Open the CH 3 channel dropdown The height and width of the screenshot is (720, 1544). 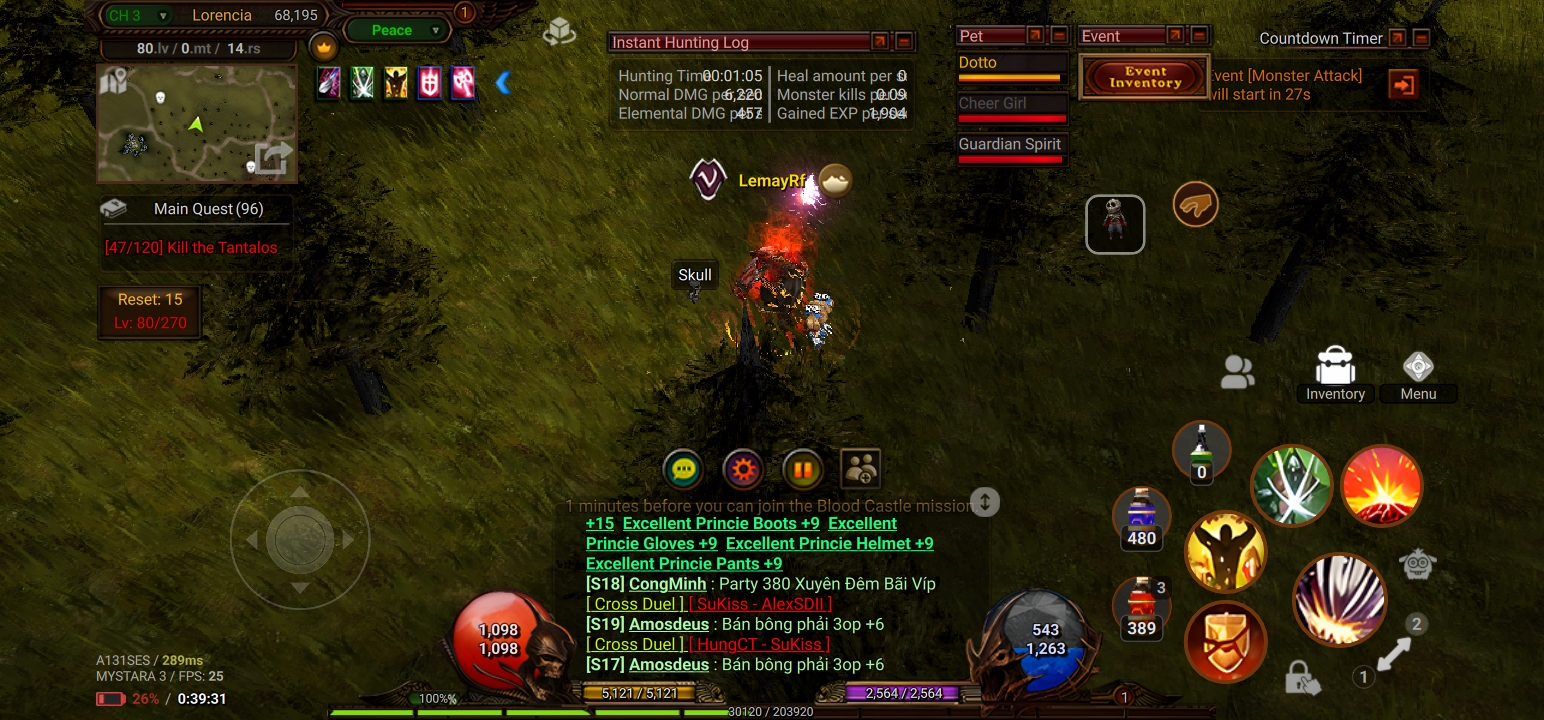(x=137, y=15)
